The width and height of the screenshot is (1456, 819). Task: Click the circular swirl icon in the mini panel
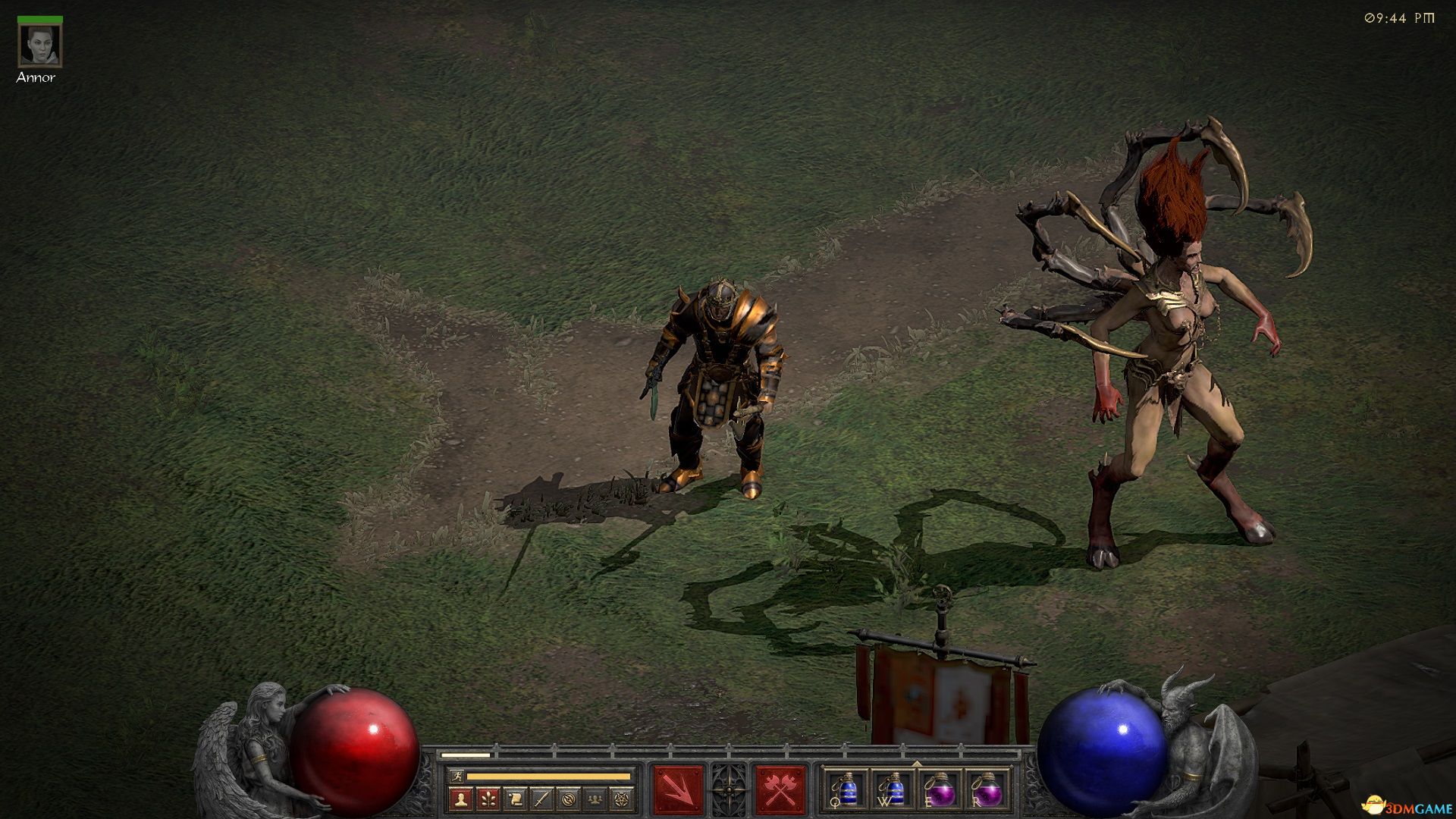568,799
